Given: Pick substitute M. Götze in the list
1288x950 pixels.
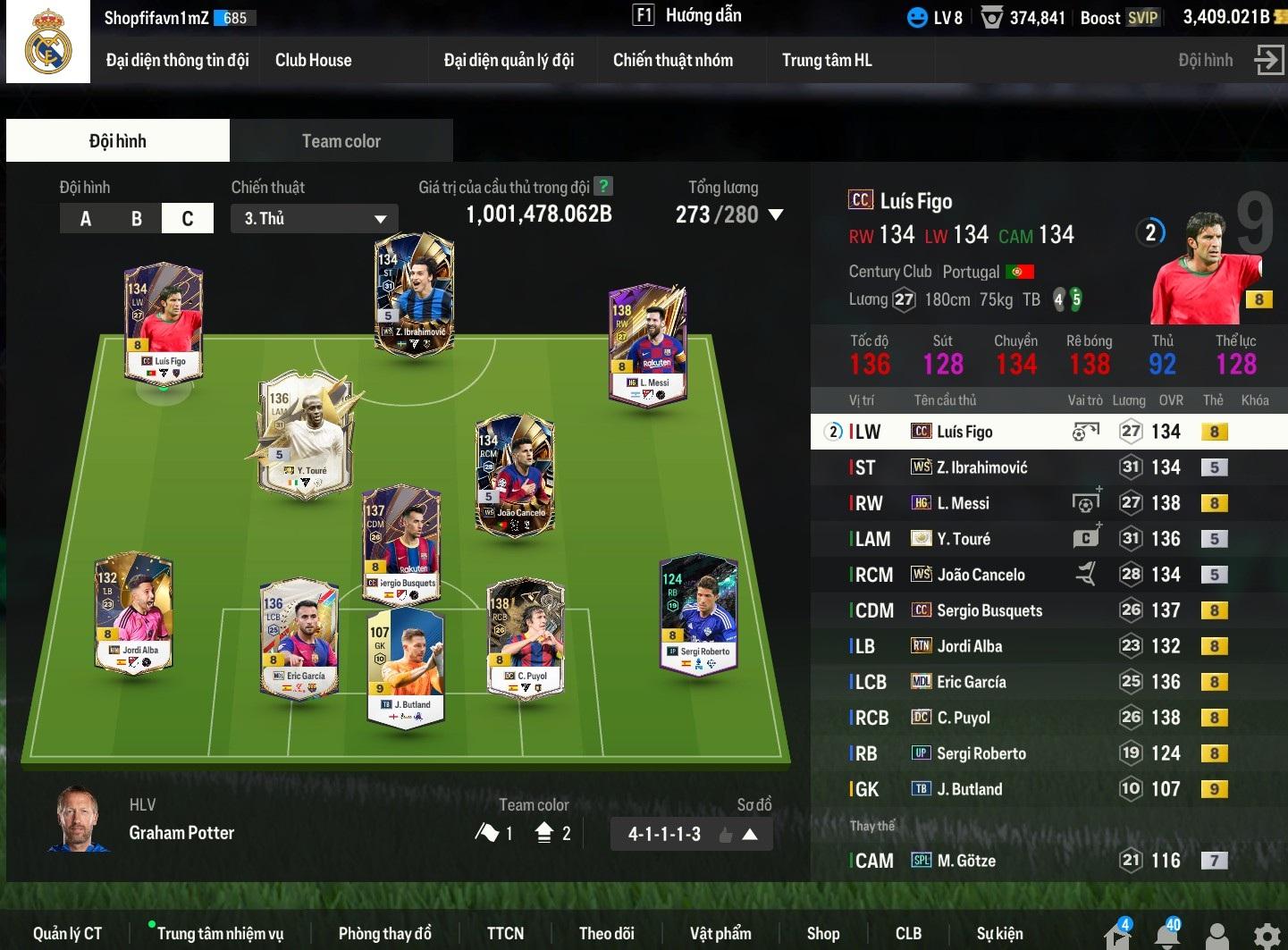Looking at the screenshot, I should point(965,861).
